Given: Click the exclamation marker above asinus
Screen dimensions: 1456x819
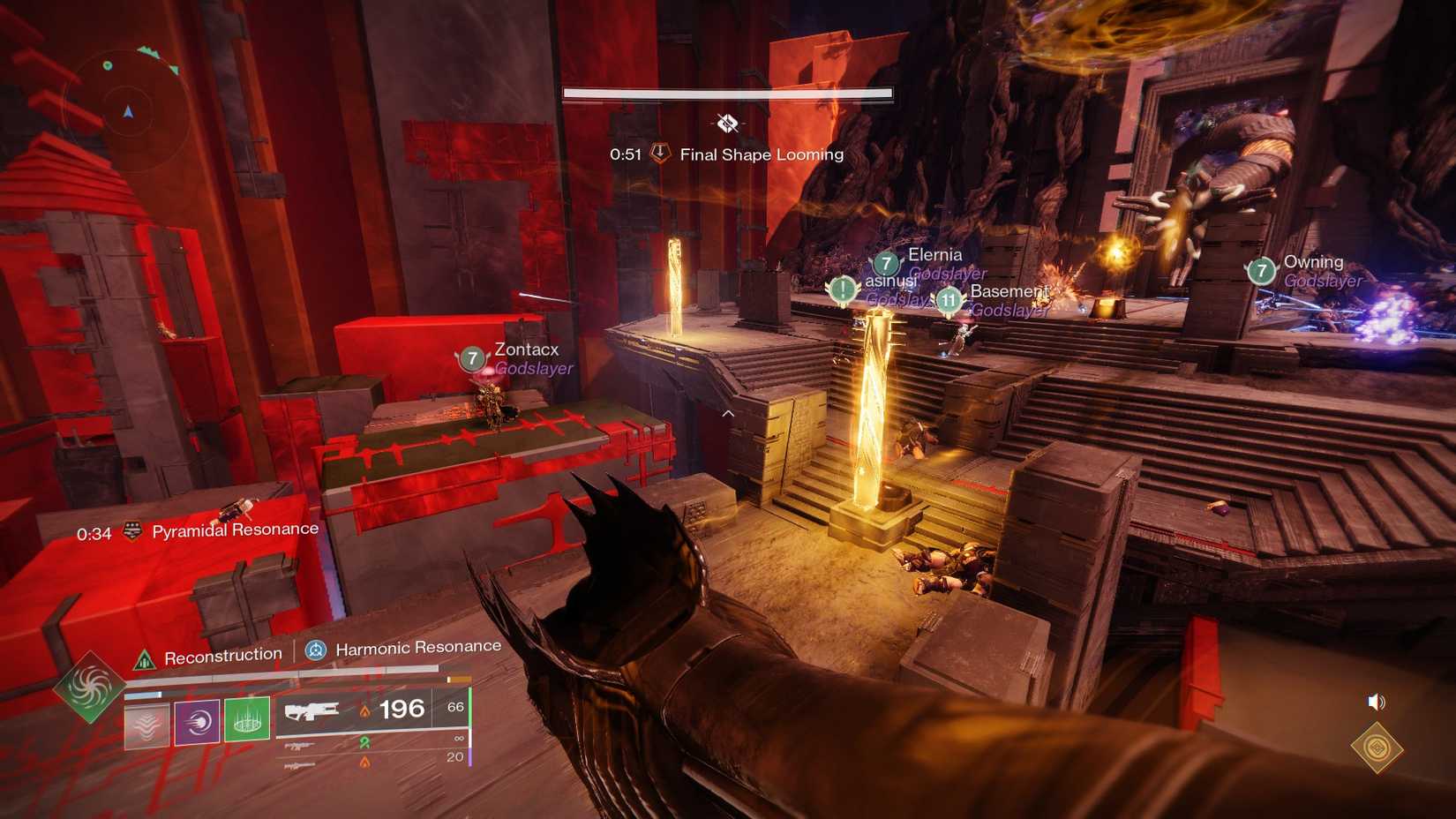Looking at the screenshot, I should pos(842,290).
